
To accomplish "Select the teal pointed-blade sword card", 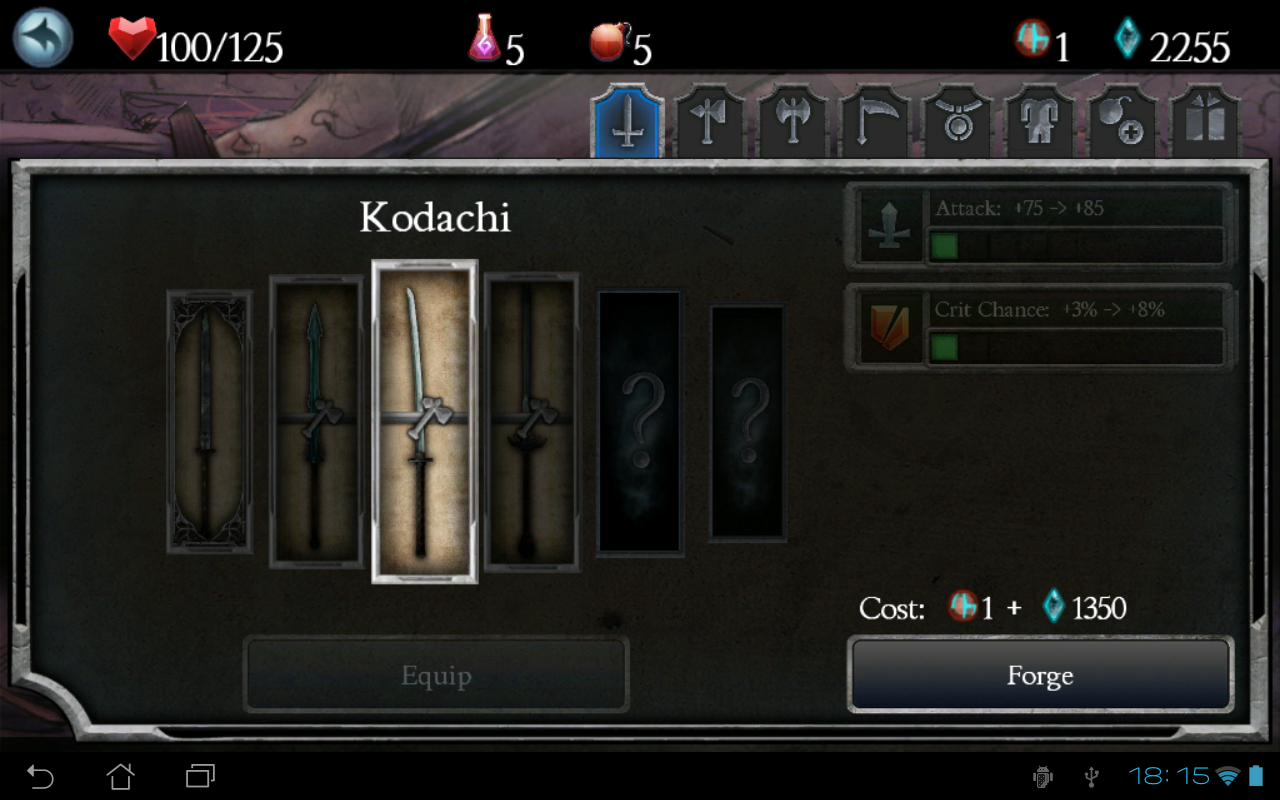I will tap(316, 422).
